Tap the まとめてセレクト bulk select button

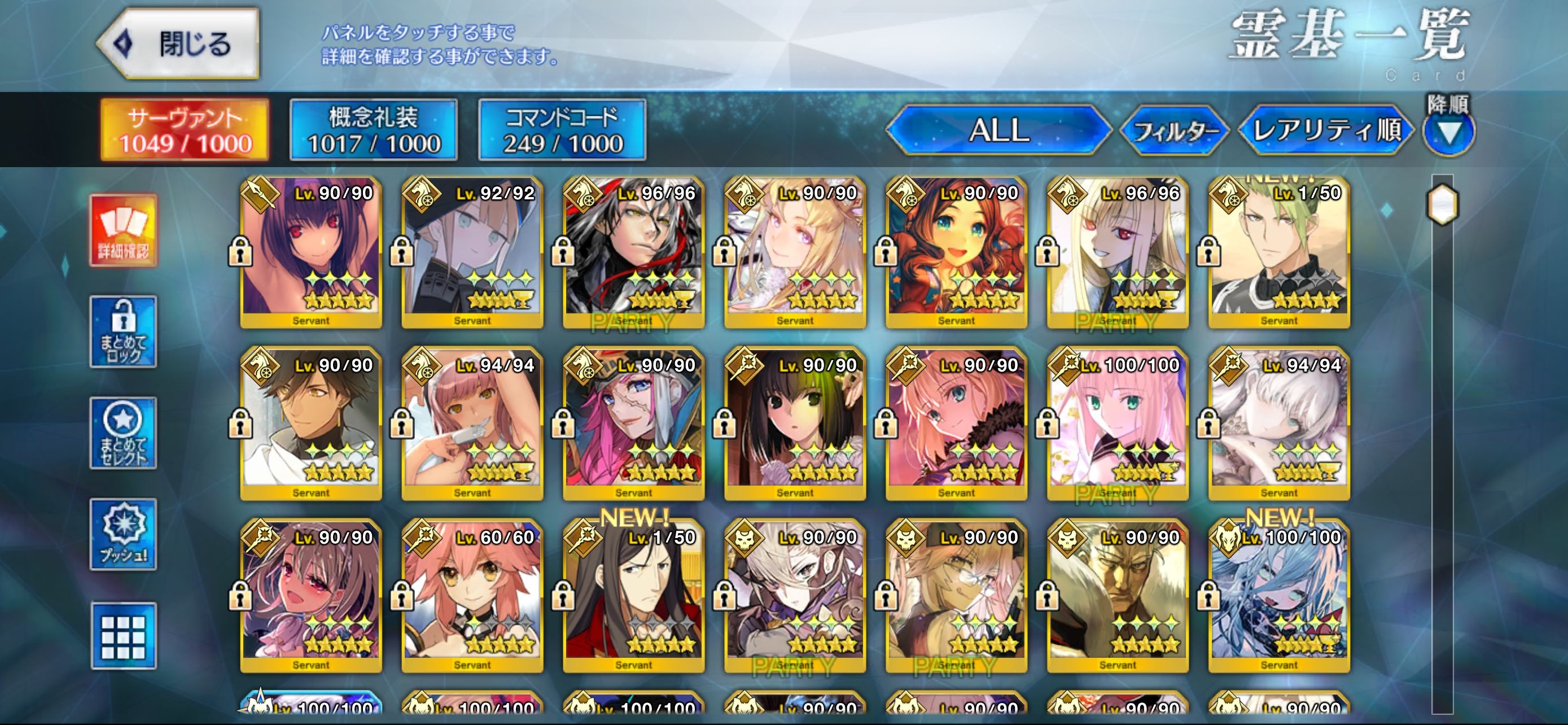tap(124, 433)
